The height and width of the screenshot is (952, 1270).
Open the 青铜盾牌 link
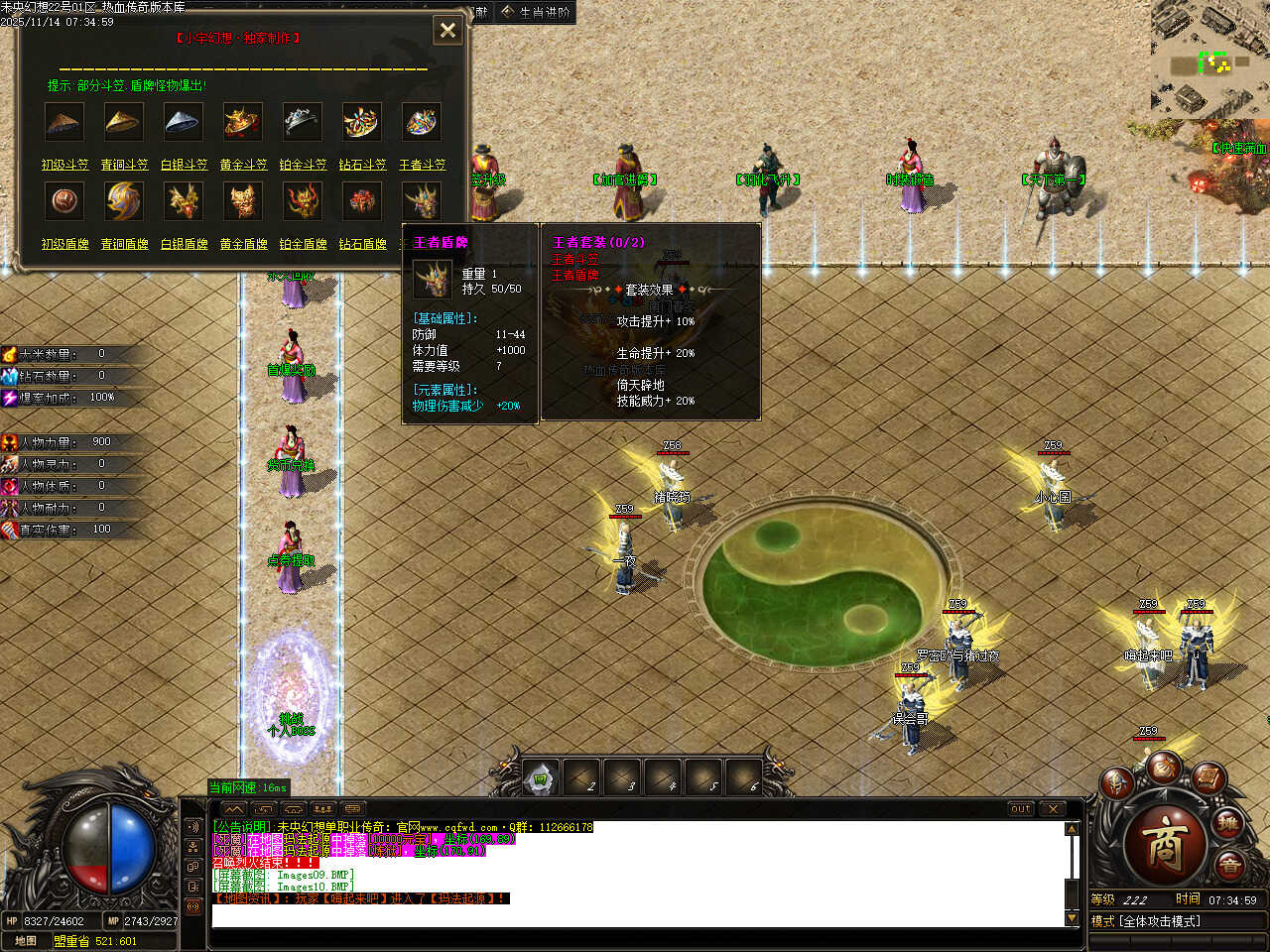pyautogui.click(x=124, y=244)
